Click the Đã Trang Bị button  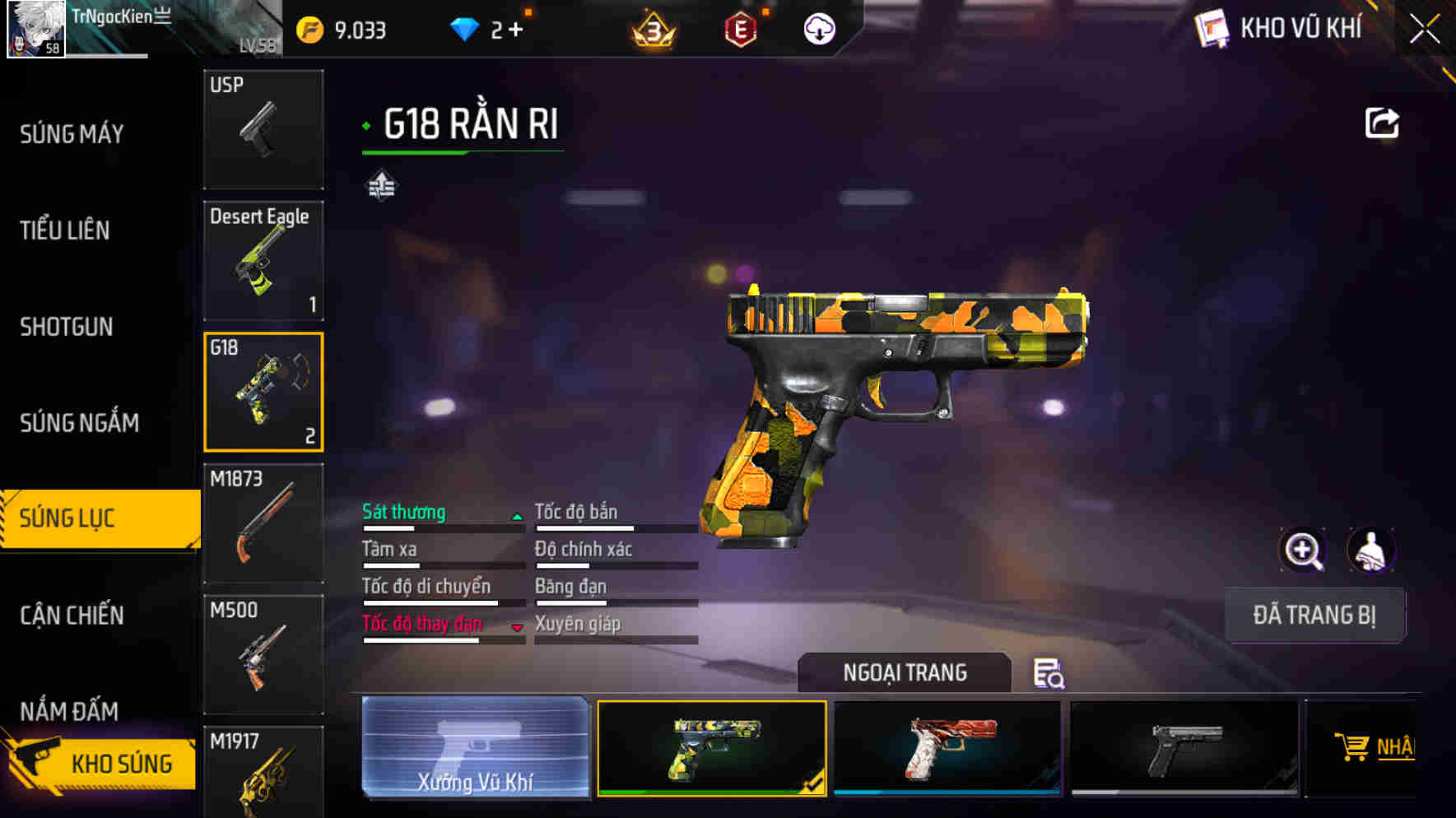[1315, 615]
